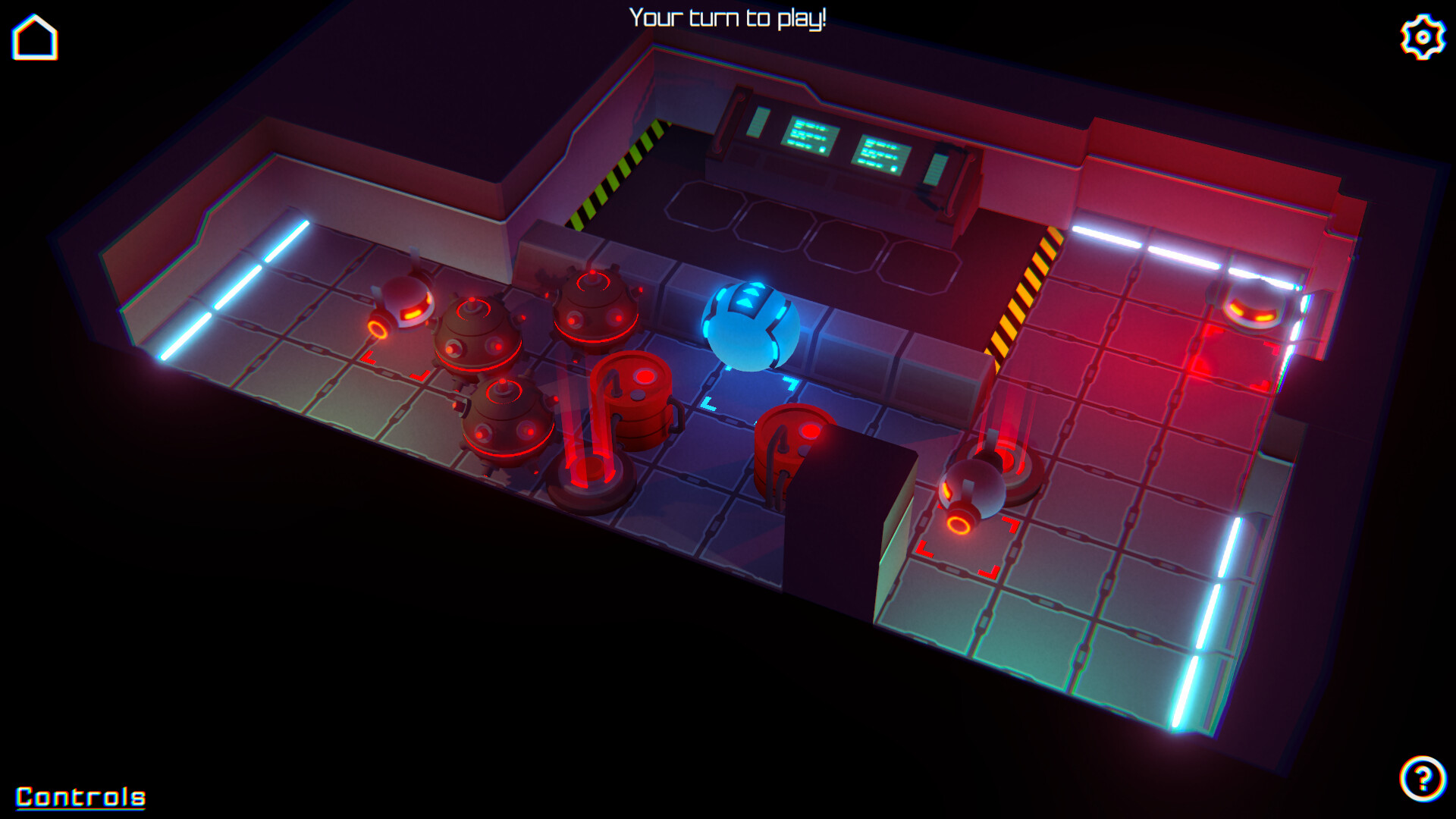
Task: Open the settings gear icon
Action: (1421, 35)
